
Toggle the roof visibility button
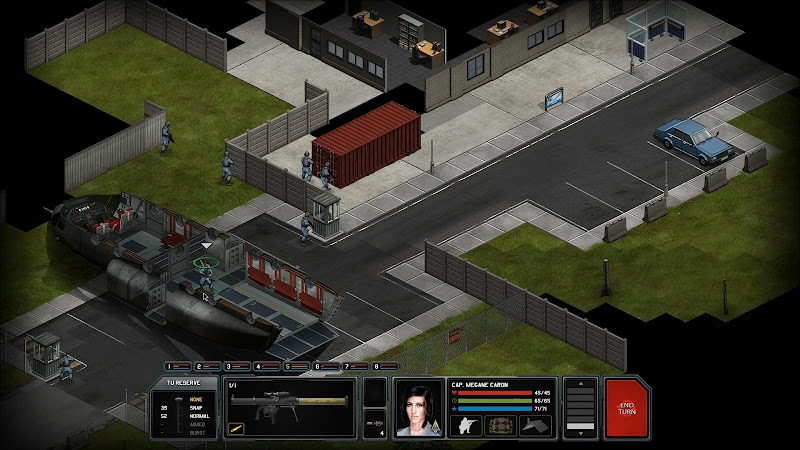(x=536, y=425)
